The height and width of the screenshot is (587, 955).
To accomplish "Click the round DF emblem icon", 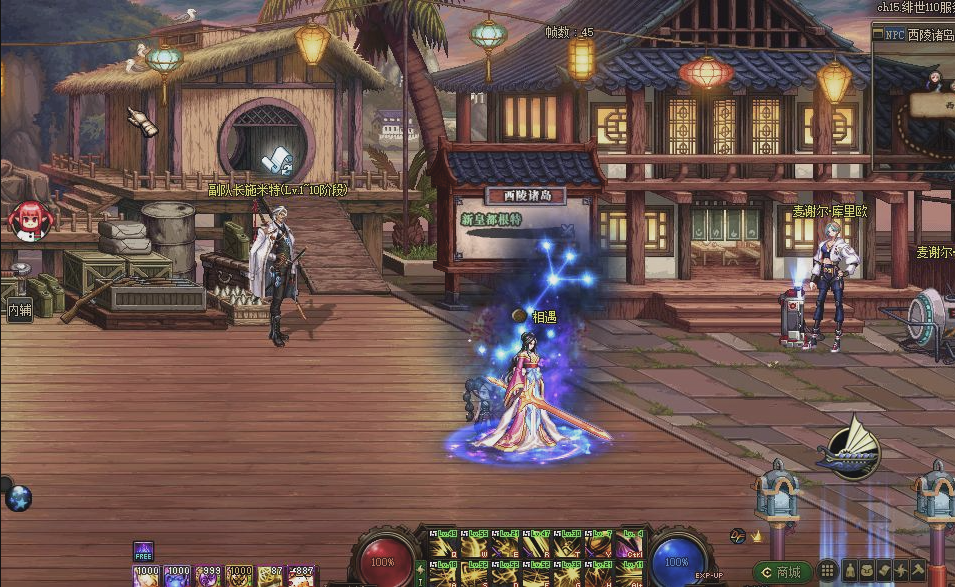I will (737, 537).
